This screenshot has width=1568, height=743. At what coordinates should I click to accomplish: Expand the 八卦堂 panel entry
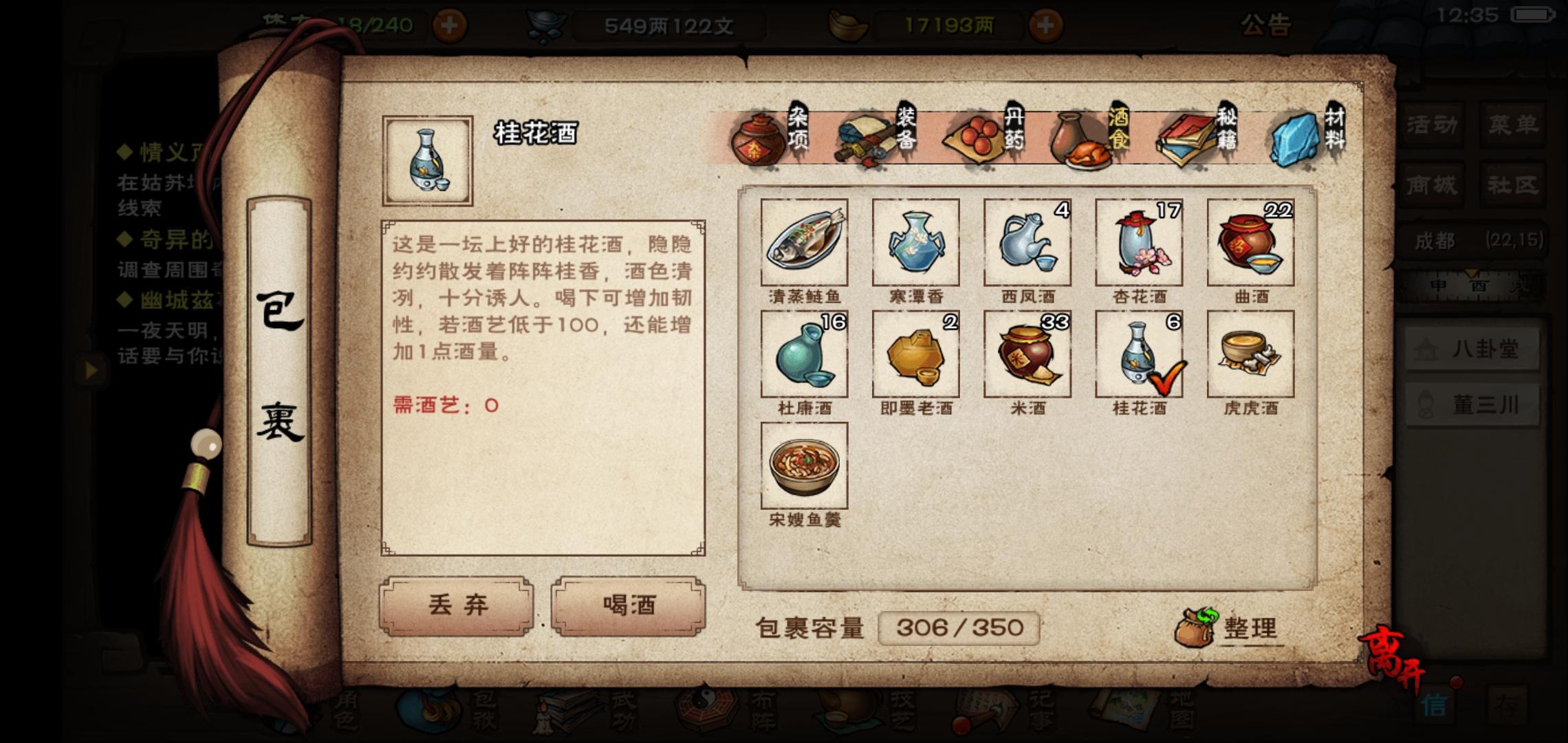coord(1472,348)
